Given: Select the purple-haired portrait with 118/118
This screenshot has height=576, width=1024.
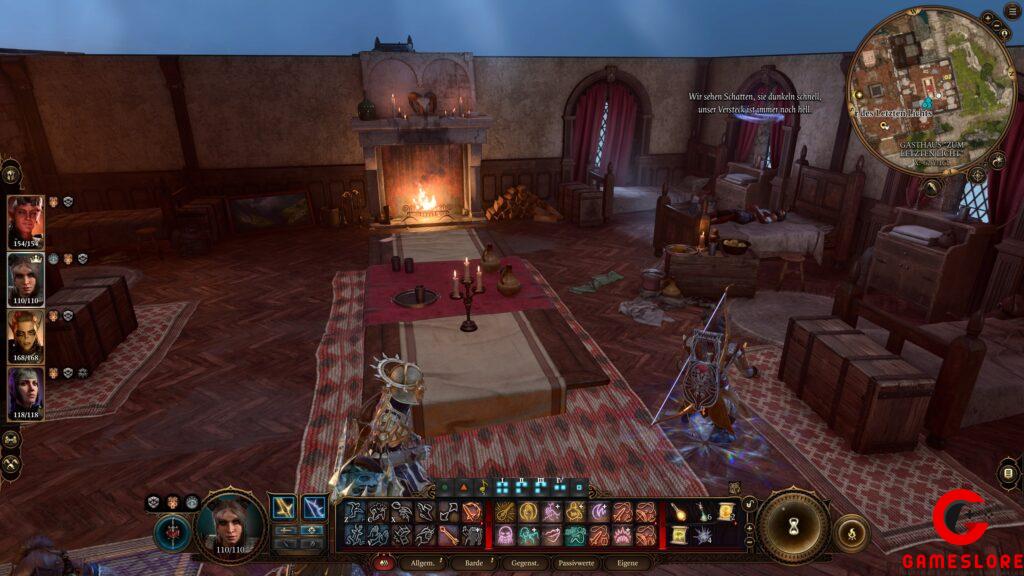Looking at the screenshot, I should coord(26,391).
